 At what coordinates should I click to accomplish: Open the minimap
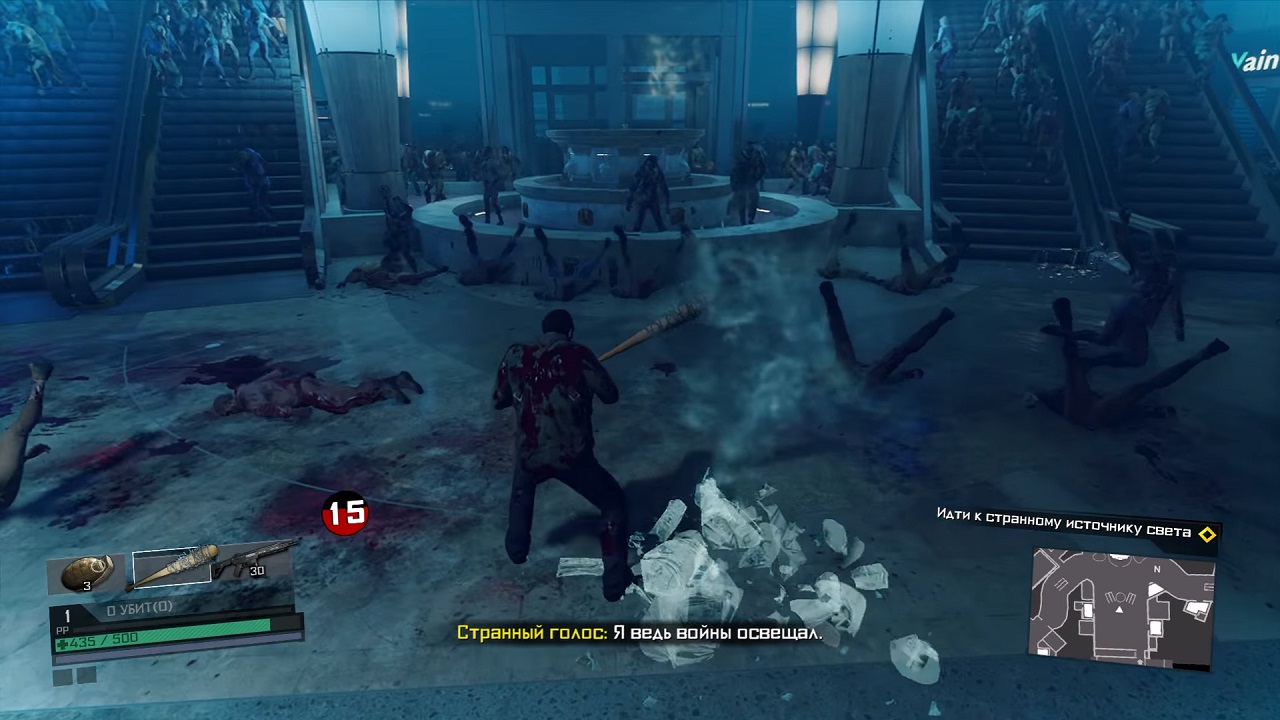(1122, 605)
